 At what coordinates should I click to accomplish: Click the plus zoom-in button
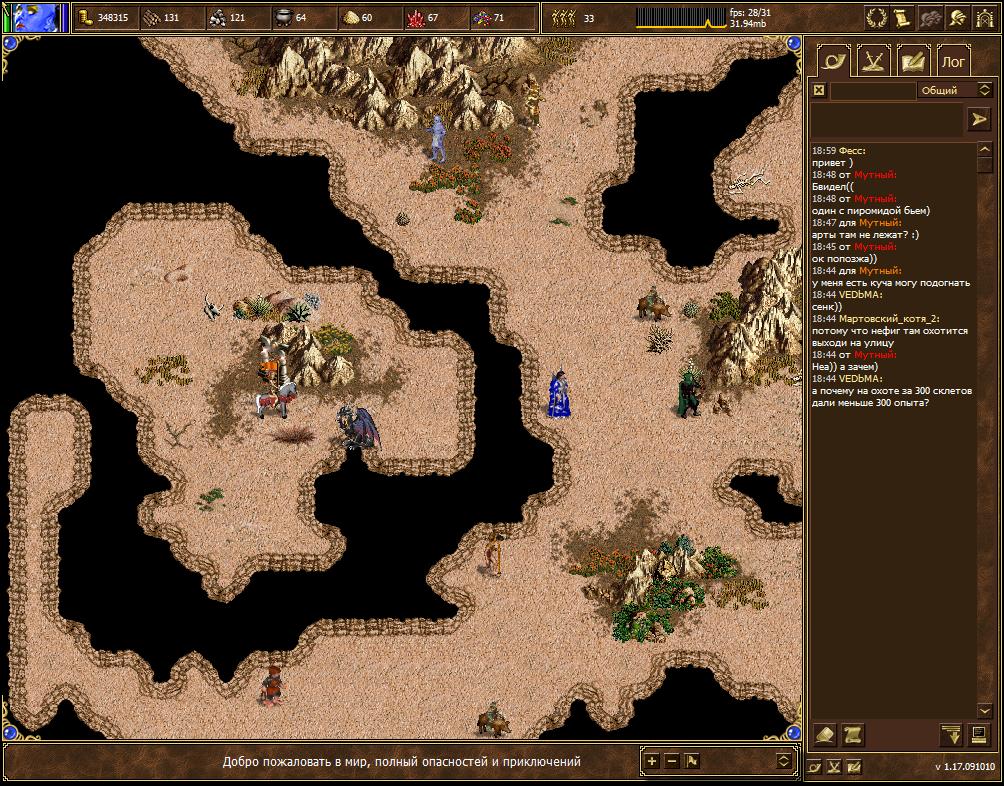652,761
